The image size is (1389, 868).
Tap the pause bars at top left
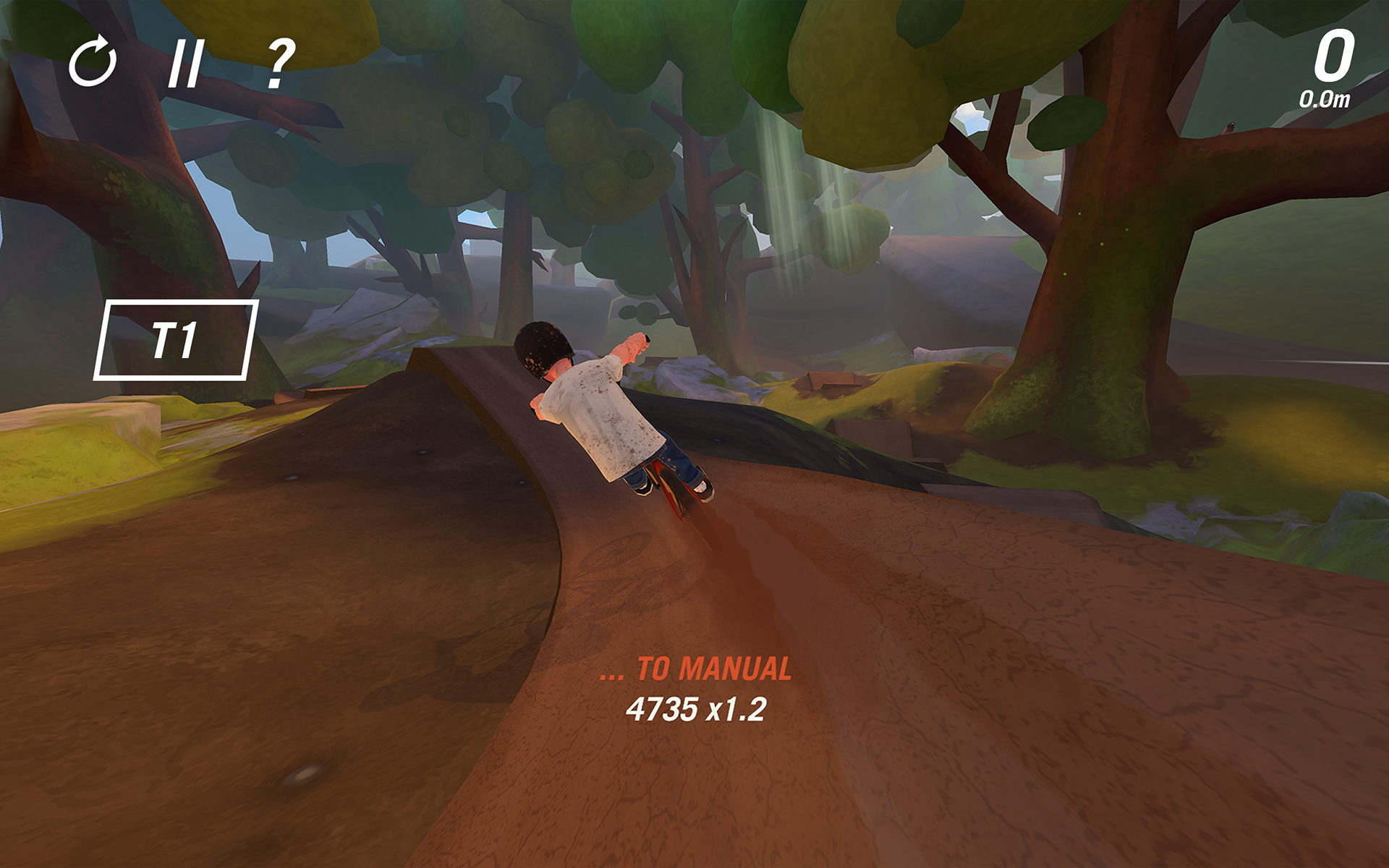click(x=187, y=64)
